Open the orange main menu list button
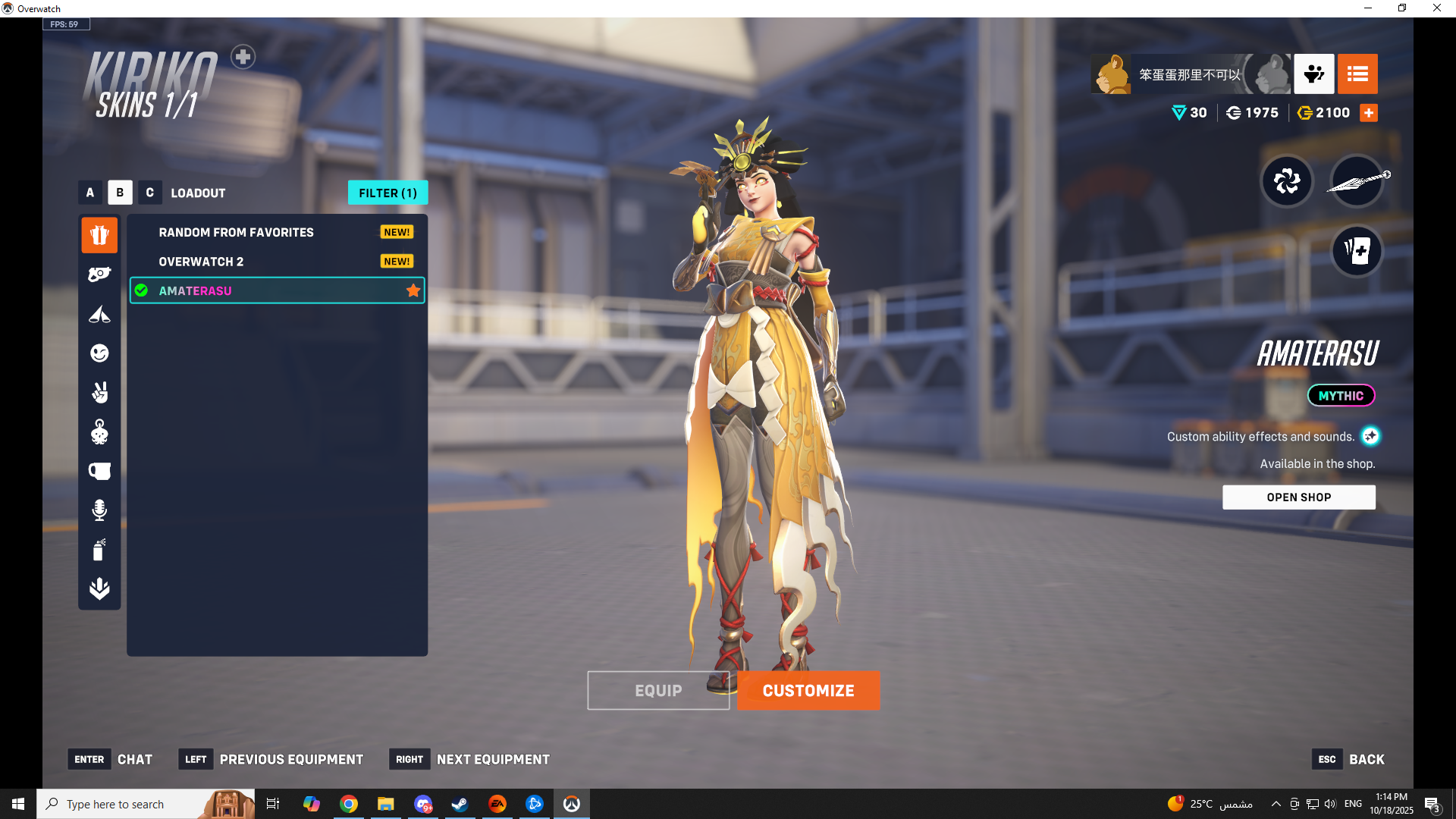Image resolution: width=1456 pixels, height=819 pixels. pos(1357,74)
